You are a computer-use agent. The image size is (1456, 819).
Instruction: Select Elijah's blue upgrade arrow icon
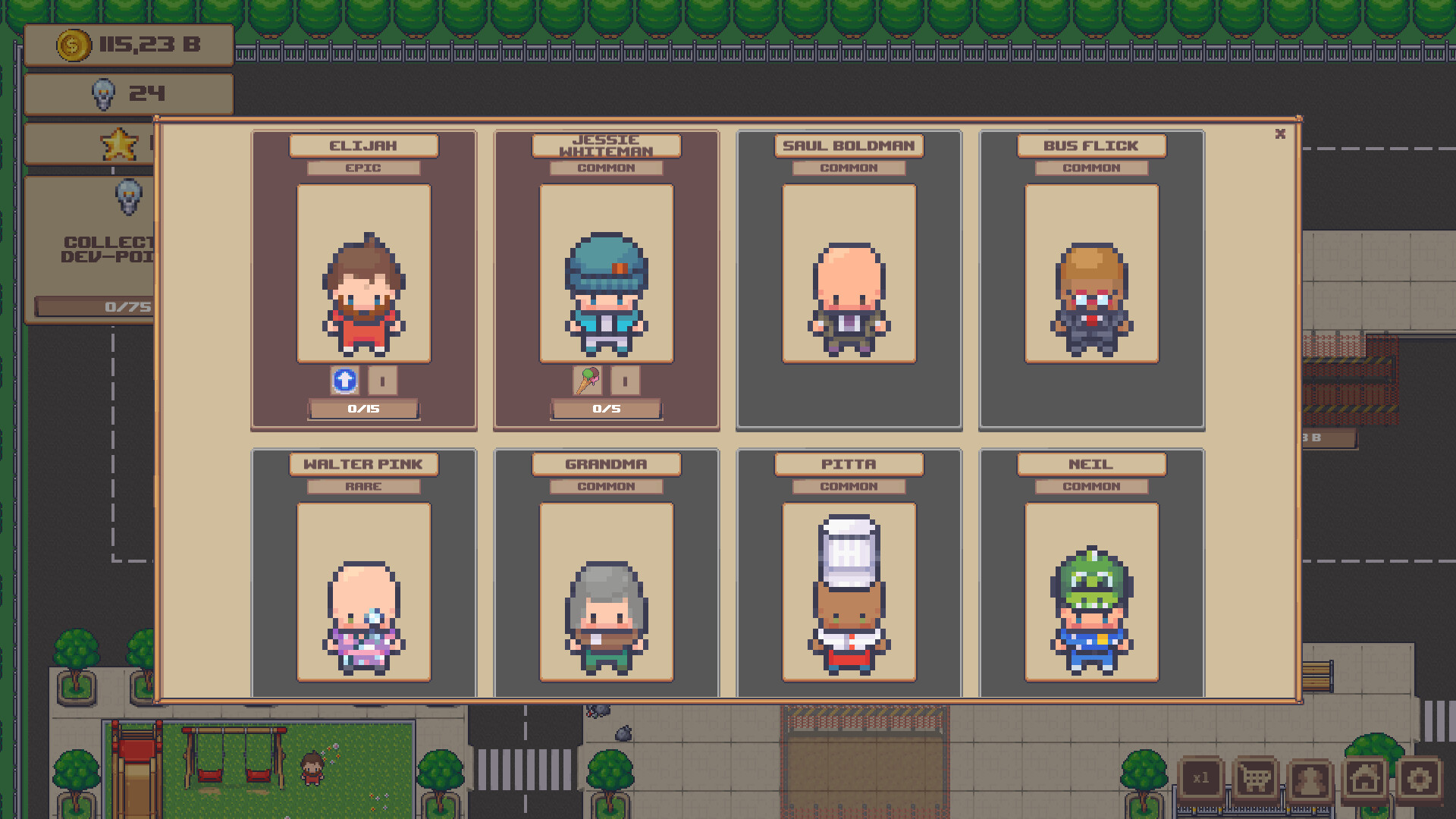click(345, 381)
